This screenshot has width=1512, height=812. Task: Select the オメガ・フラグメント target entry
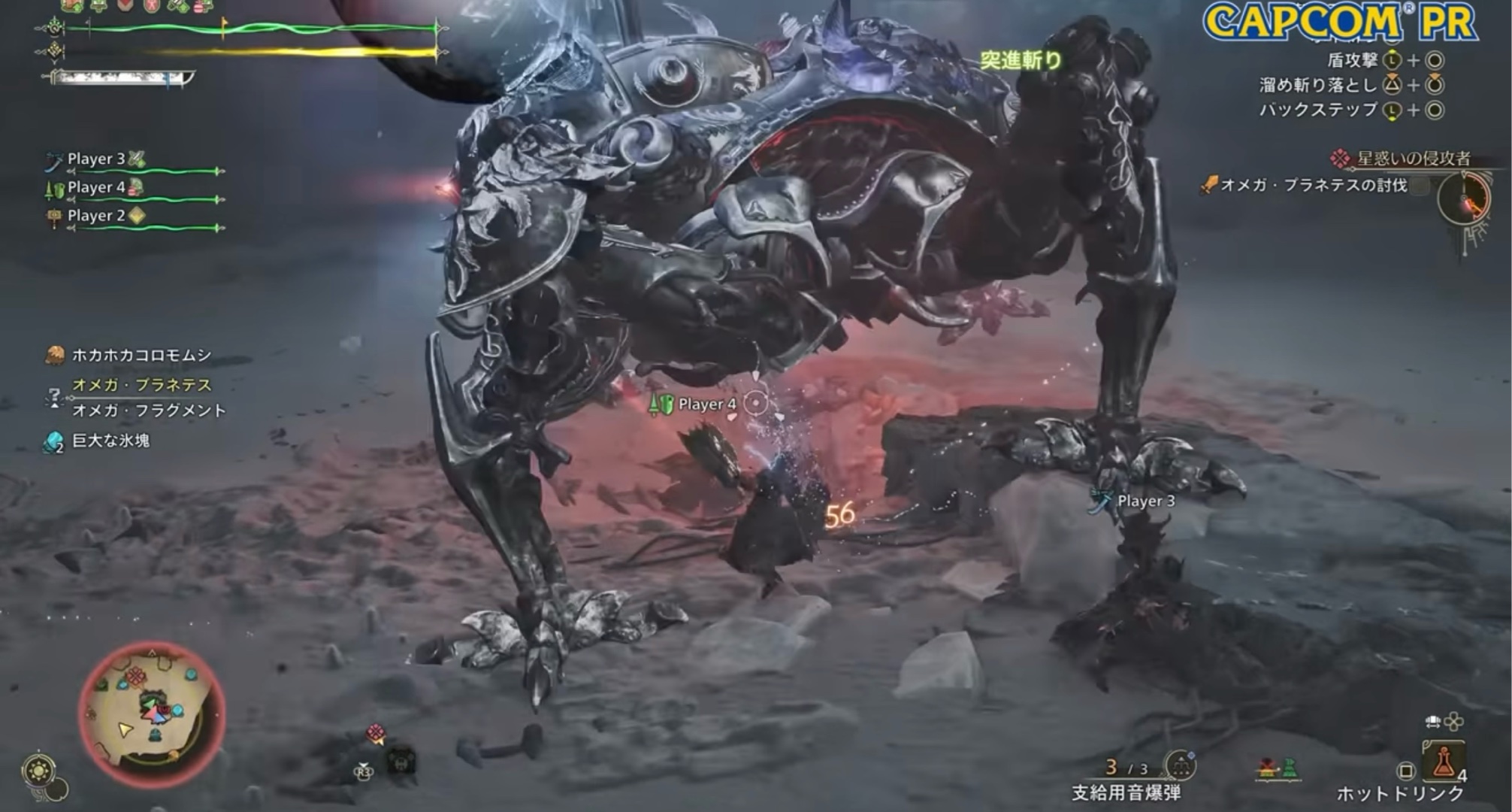(x=149, y=411)
